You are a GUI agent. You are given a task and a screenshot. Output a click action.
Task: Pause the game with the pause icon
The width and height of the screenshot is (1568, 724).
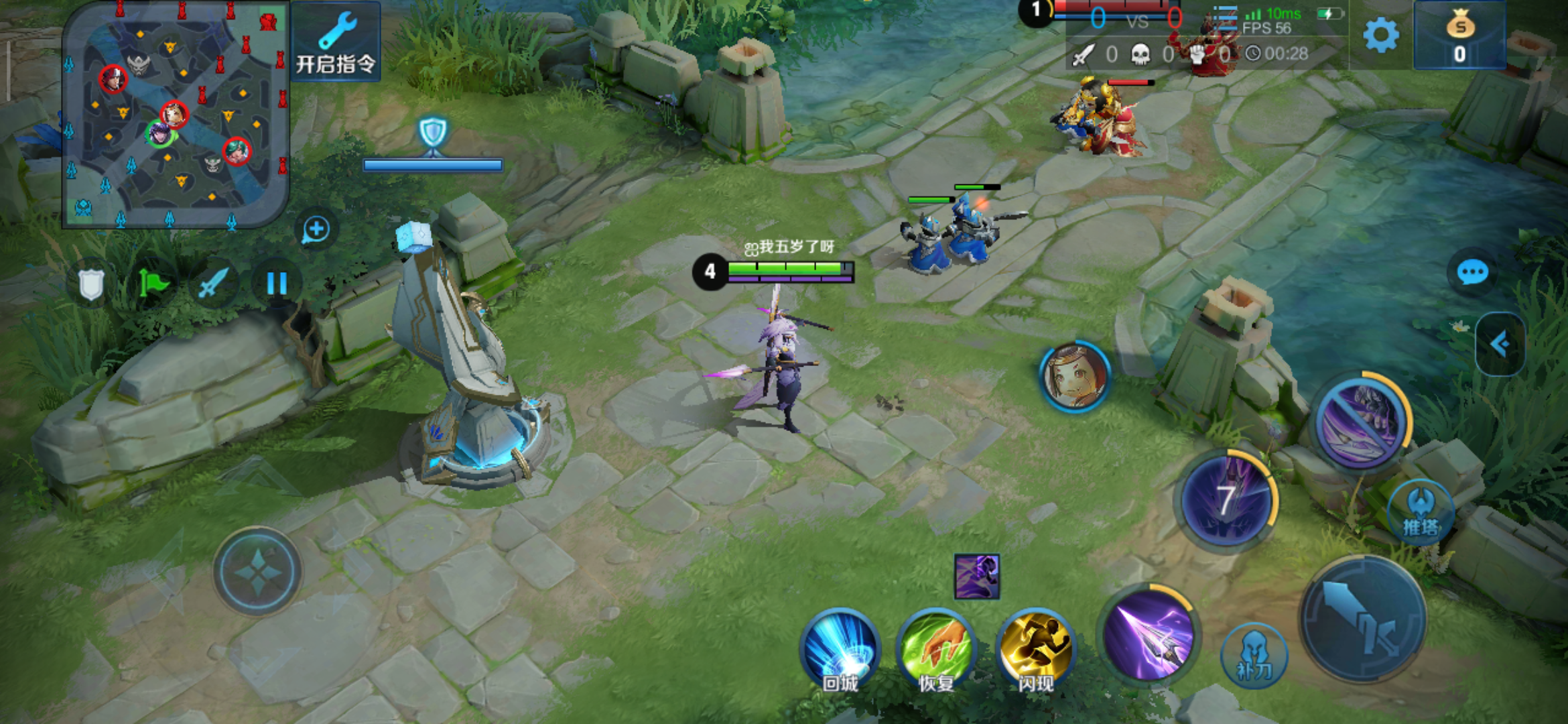276,284
